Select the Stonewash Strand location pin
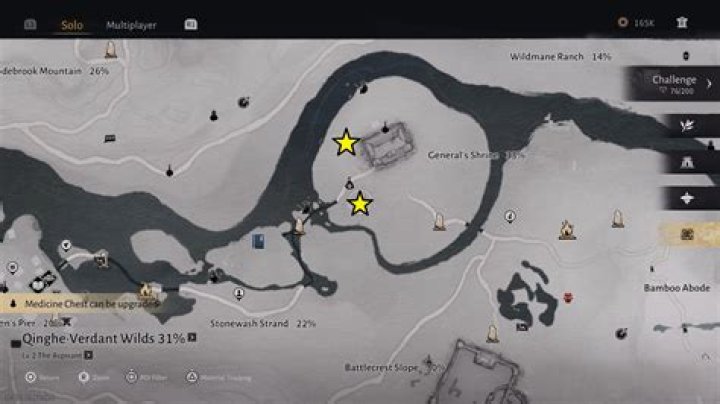Viewport: 720px width, 404px height. click(x=239, y=294)
